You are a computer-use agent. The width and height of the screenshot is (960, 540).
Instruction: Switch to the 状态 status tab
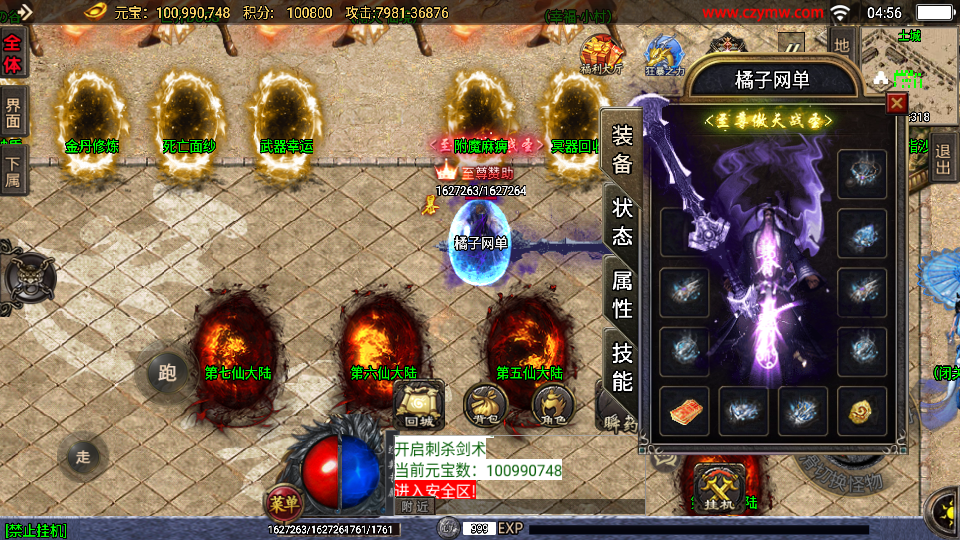(622, 222)
